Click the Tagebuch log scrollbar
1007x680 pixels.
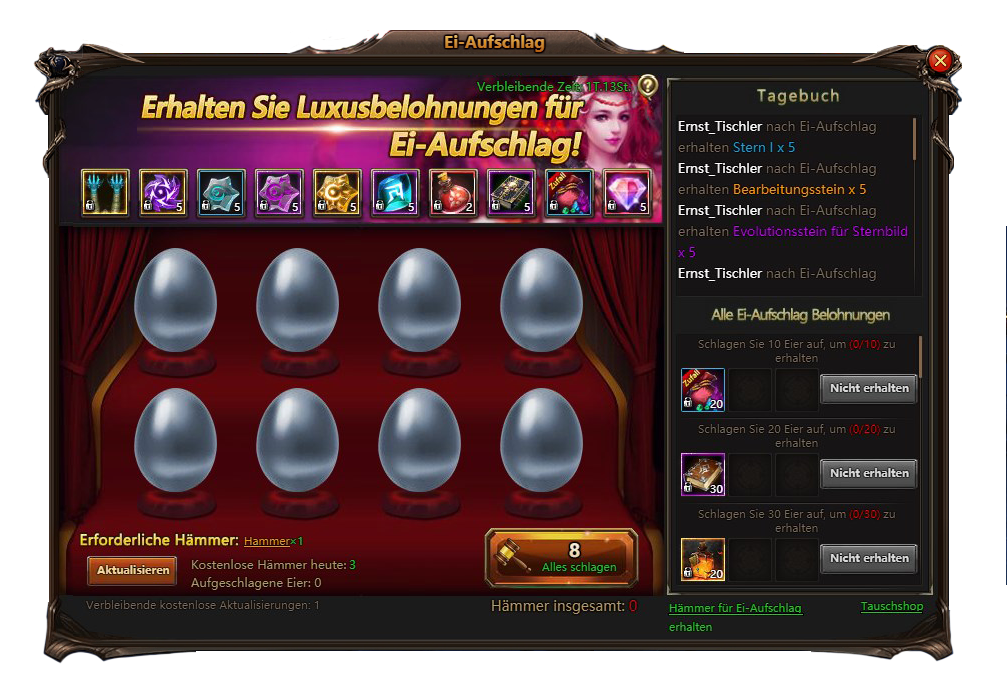click(914, 138)
